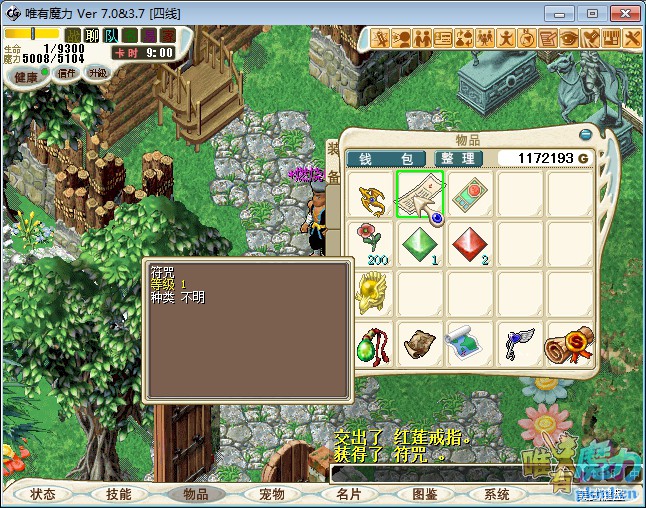Close the game window

[622, 13]
